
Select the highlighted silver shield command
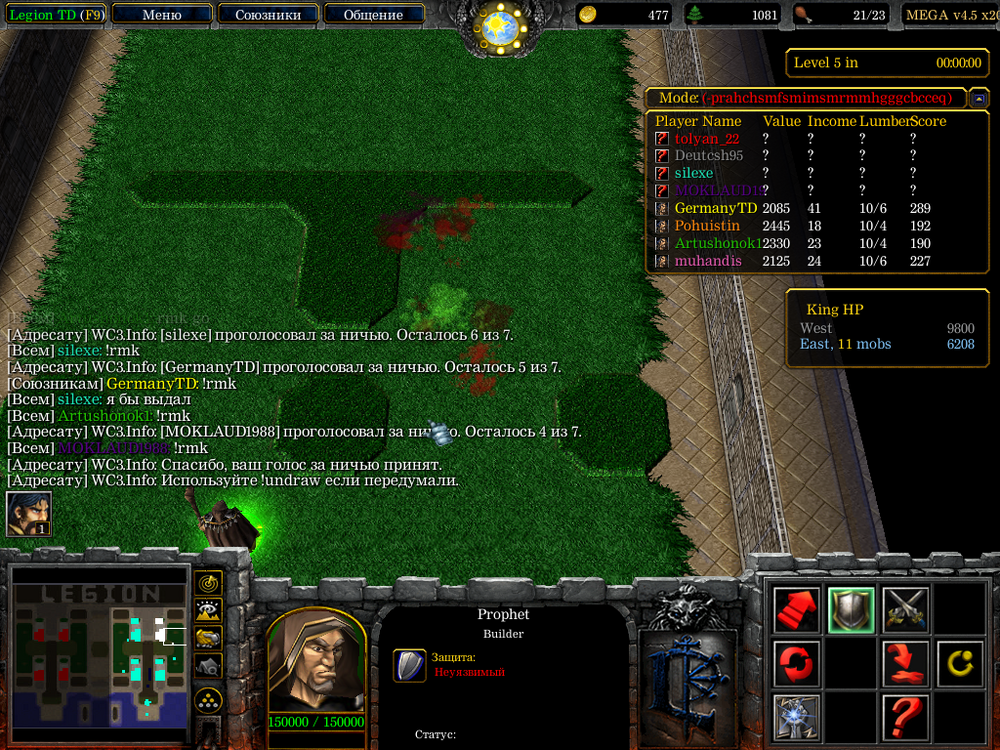pos(851,609)
